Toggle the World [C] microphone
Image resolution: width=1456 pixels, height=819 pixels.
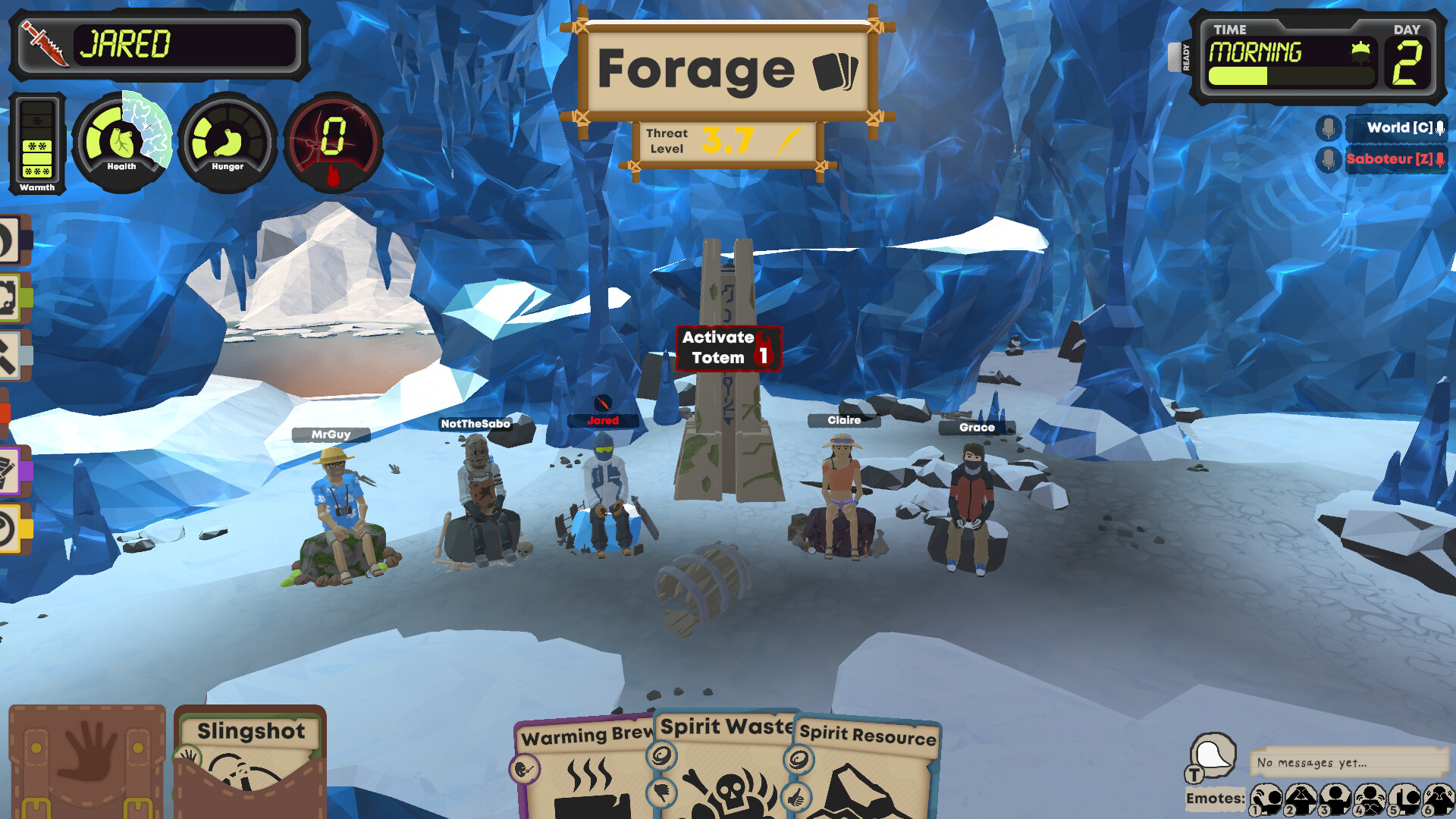1328,127
